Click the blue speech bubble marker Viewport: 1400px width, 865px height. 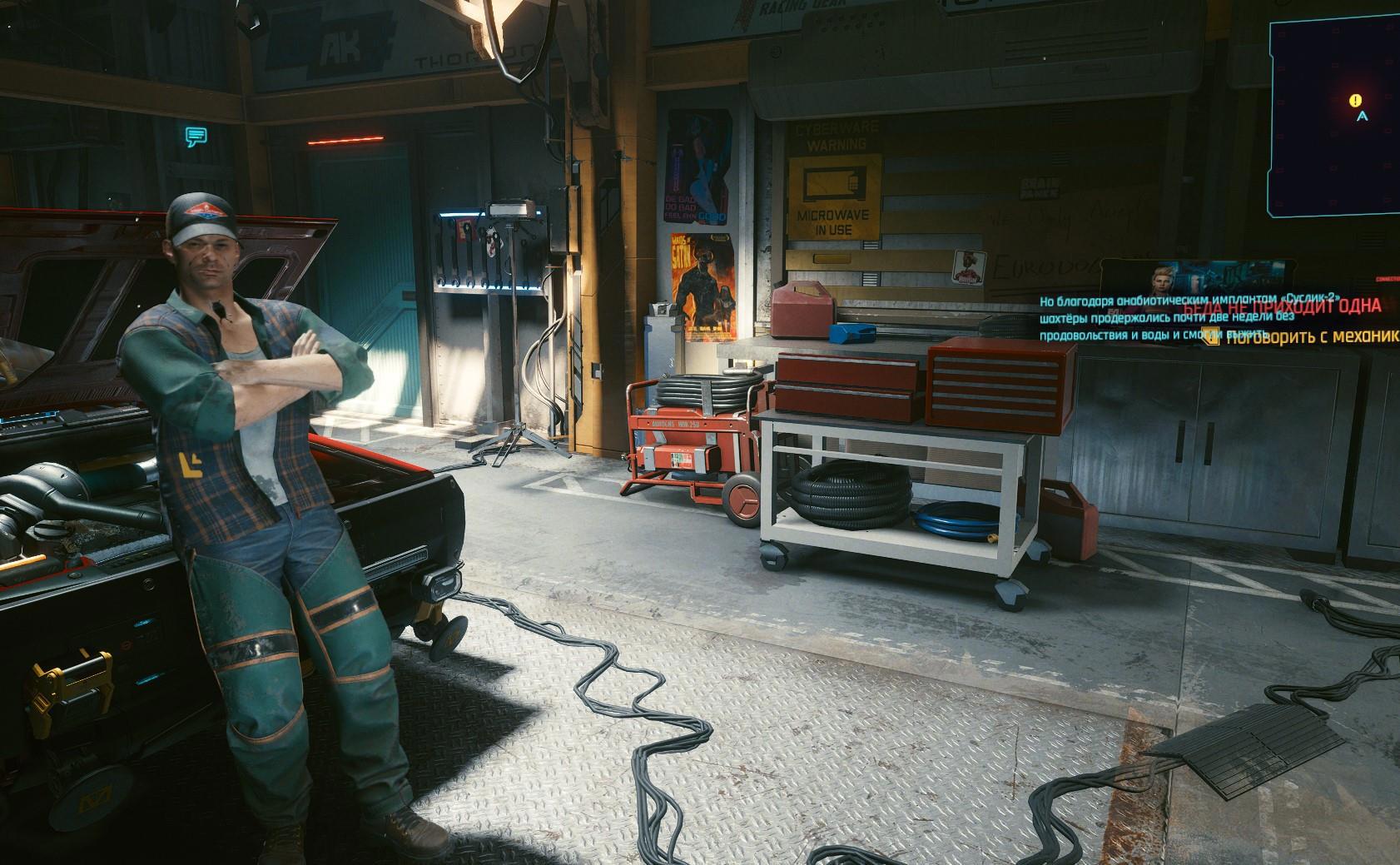[x=196, y=137]
